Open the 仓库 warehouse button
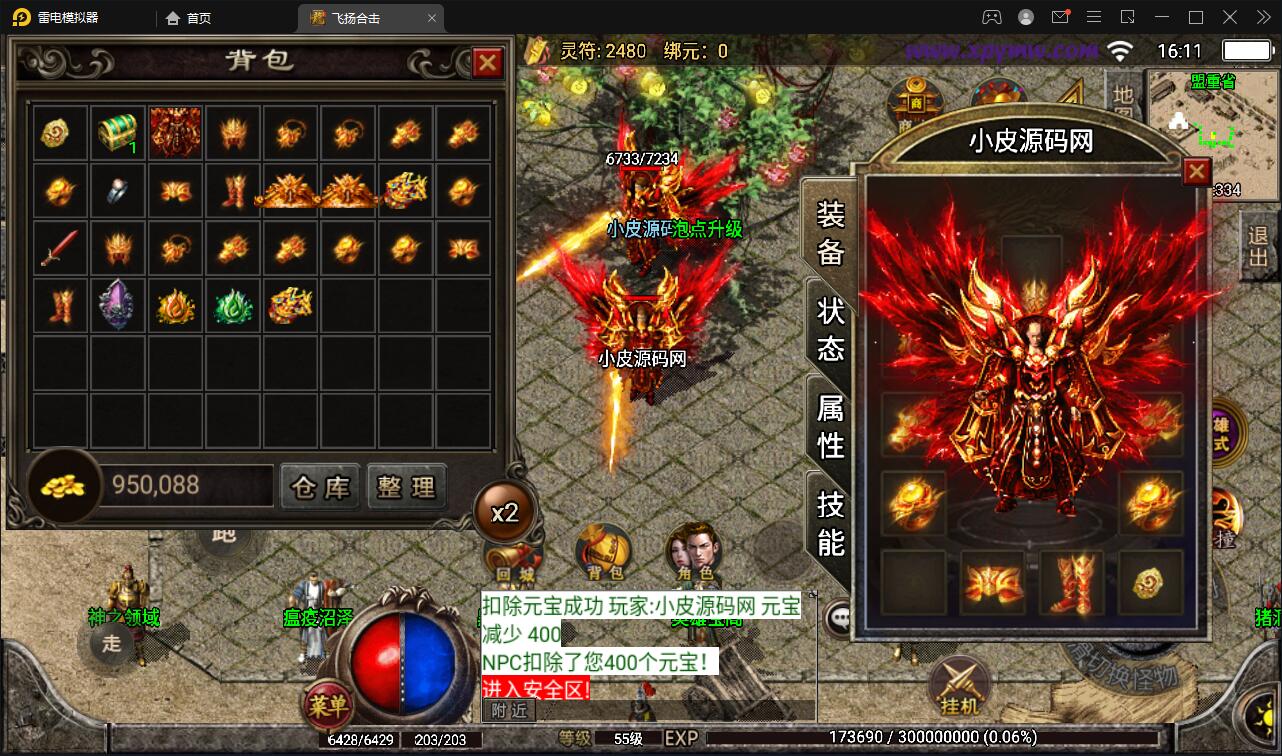This screenshot has height=756, width=1282. [320, 487]
